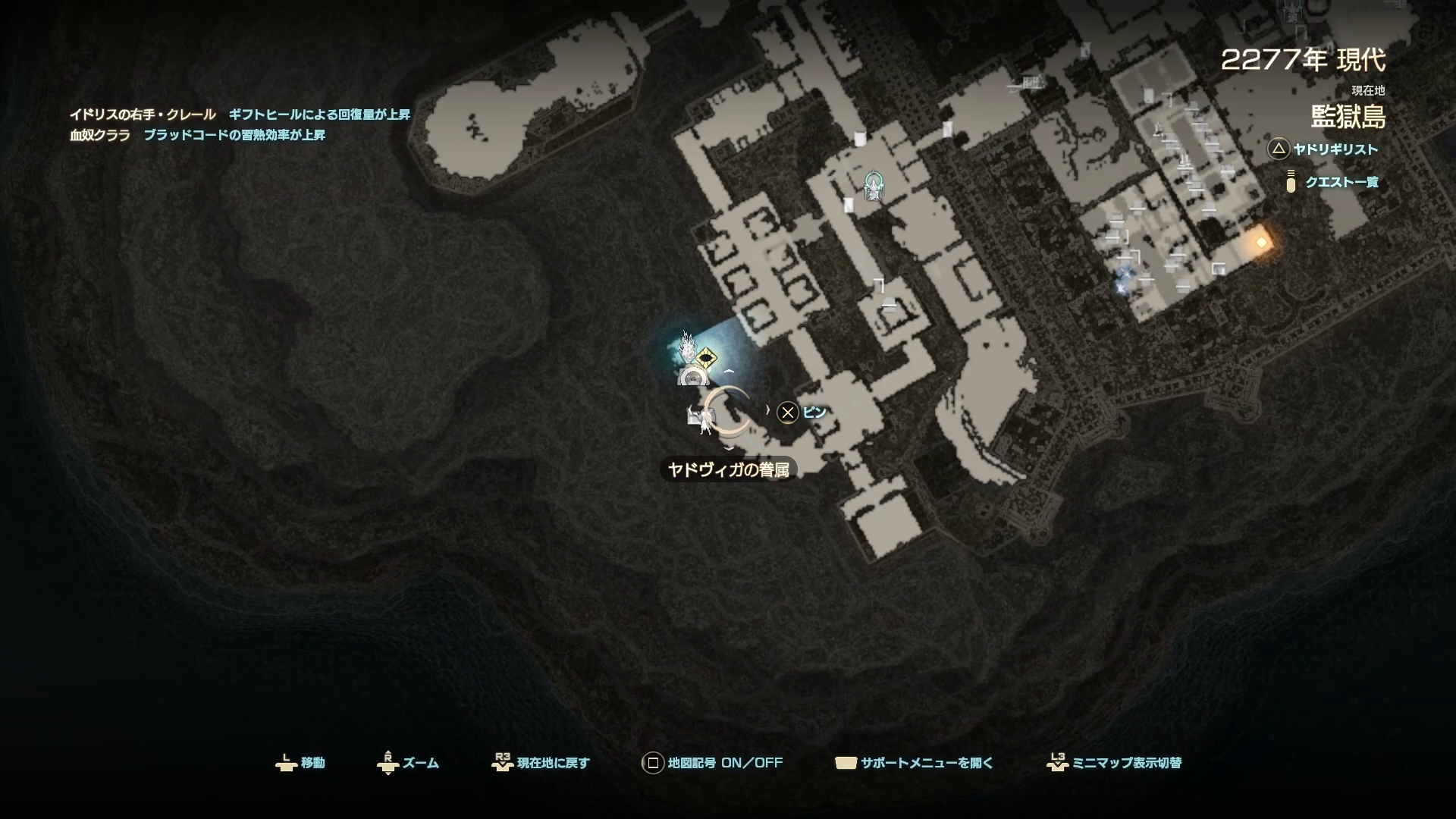The height and width of the screenshot is (819, 1456).
Task: Place a pin with the ピン option
Action: pyautogui.click(x=802, y=412)
